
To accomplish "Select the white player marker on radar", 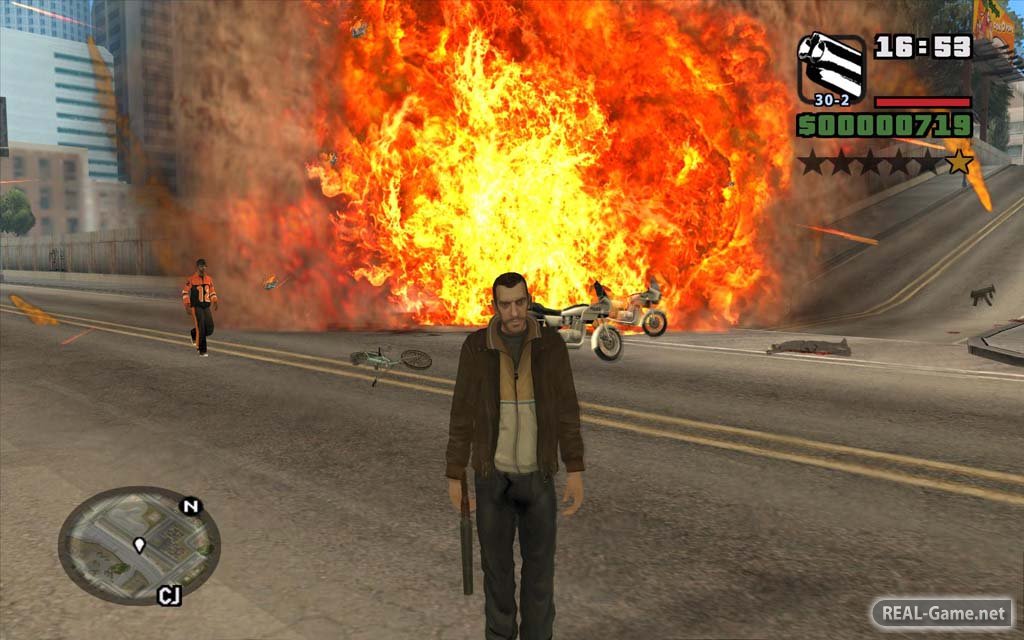I will [x=139, y=545].
